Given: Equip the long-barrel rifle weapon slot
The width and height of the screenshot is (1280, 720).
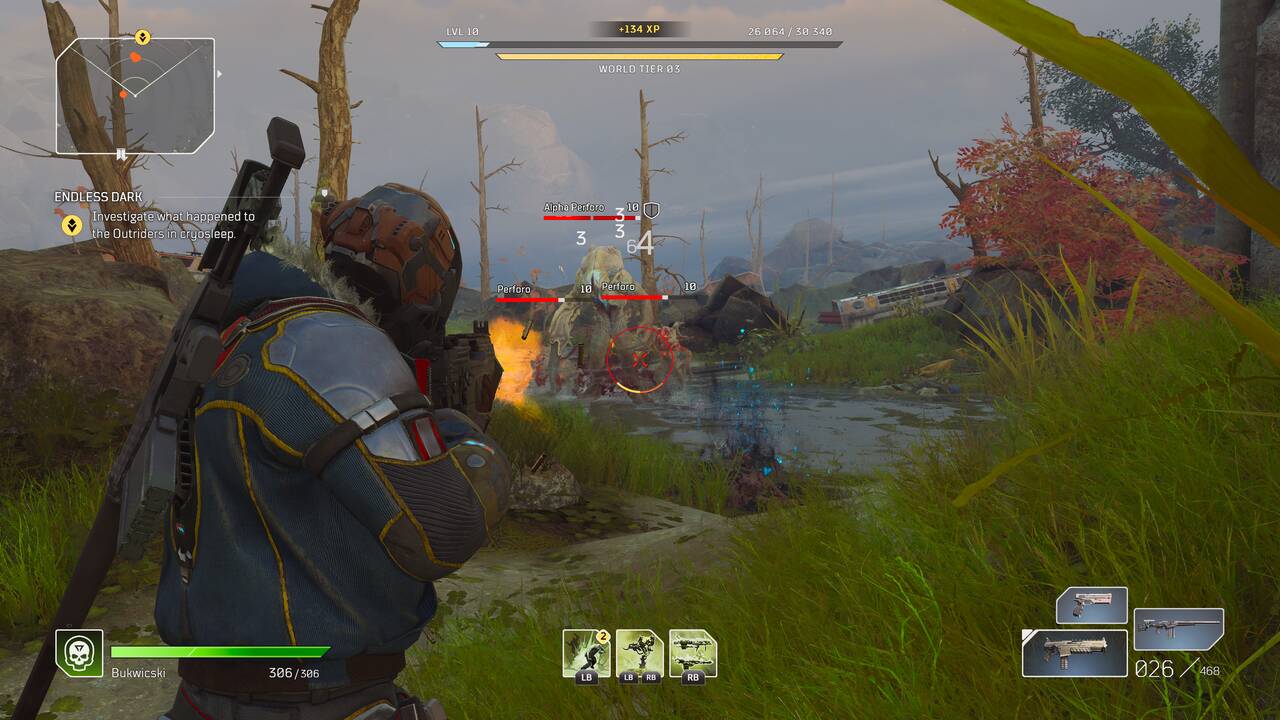Looking at the screenshot, I should 1179,629.
